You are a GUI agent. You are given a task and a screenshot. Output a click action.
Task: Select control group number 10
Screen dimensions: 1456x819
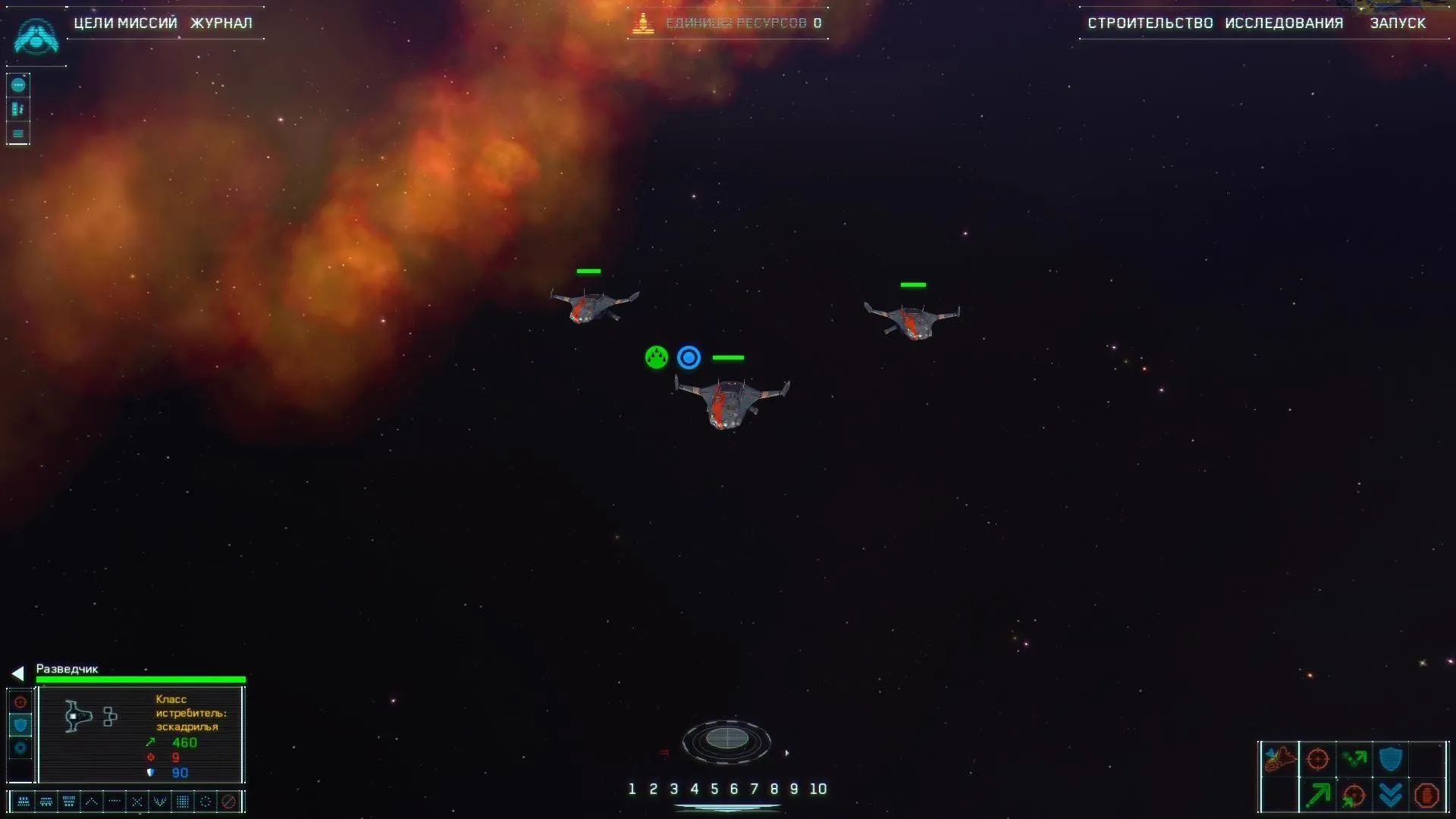[x=817, y=789]
